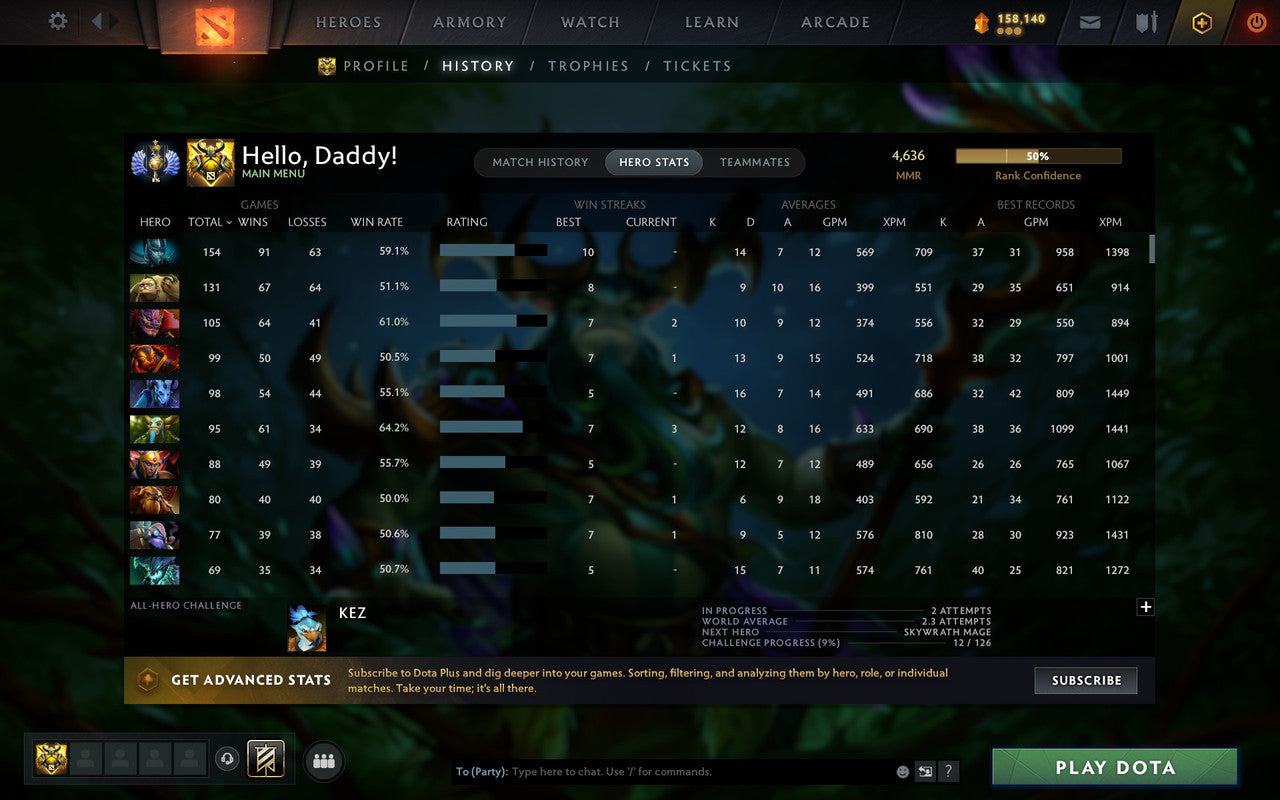The image size is (1280, 800).
Task: Click the SUBSCRIBE button for Dota Plus
Action: 1086,680
